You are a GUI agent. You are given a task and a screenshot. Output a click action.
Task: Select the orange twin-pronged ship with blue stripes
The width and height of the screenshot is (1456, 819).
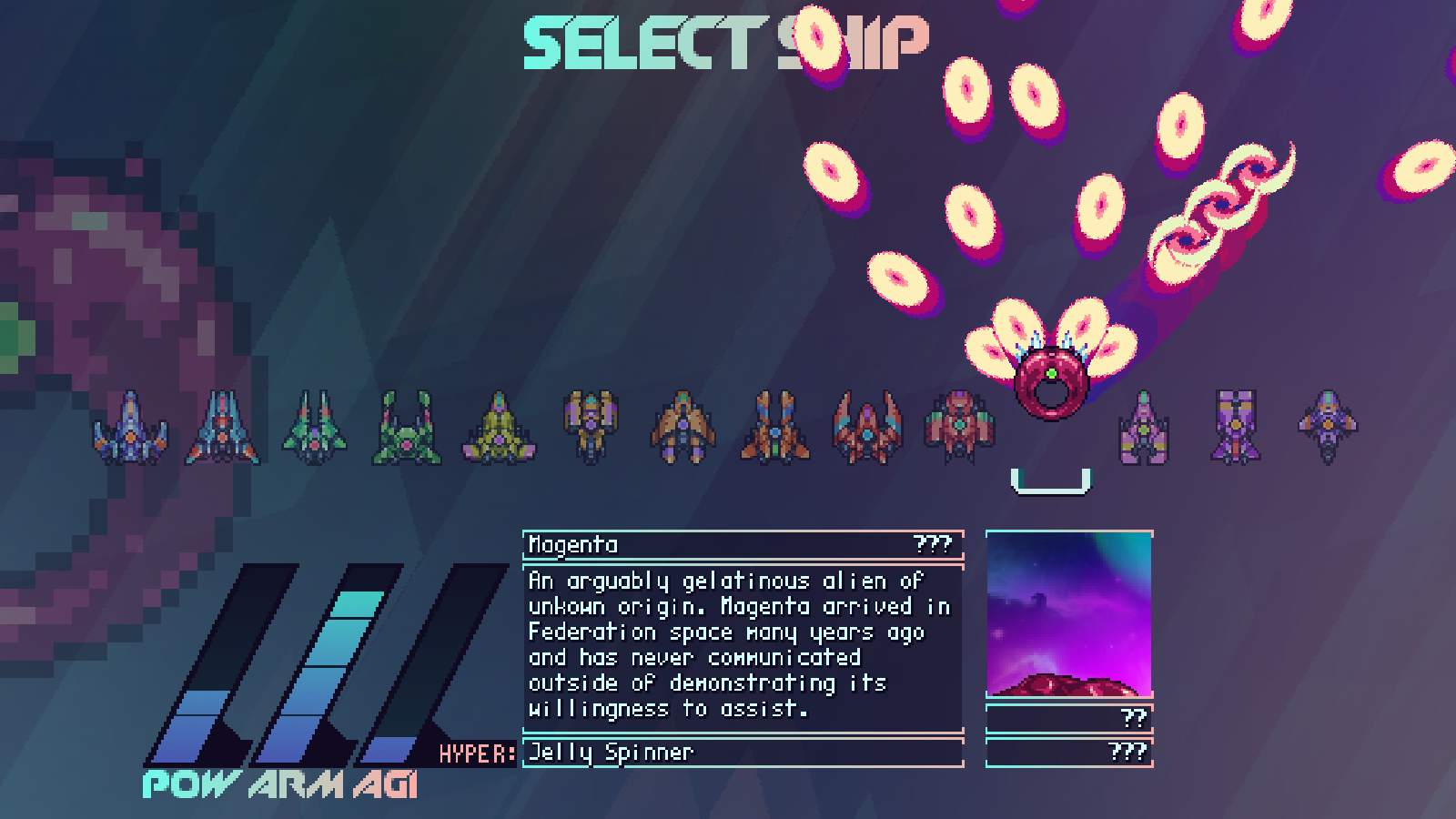(775, 428)
